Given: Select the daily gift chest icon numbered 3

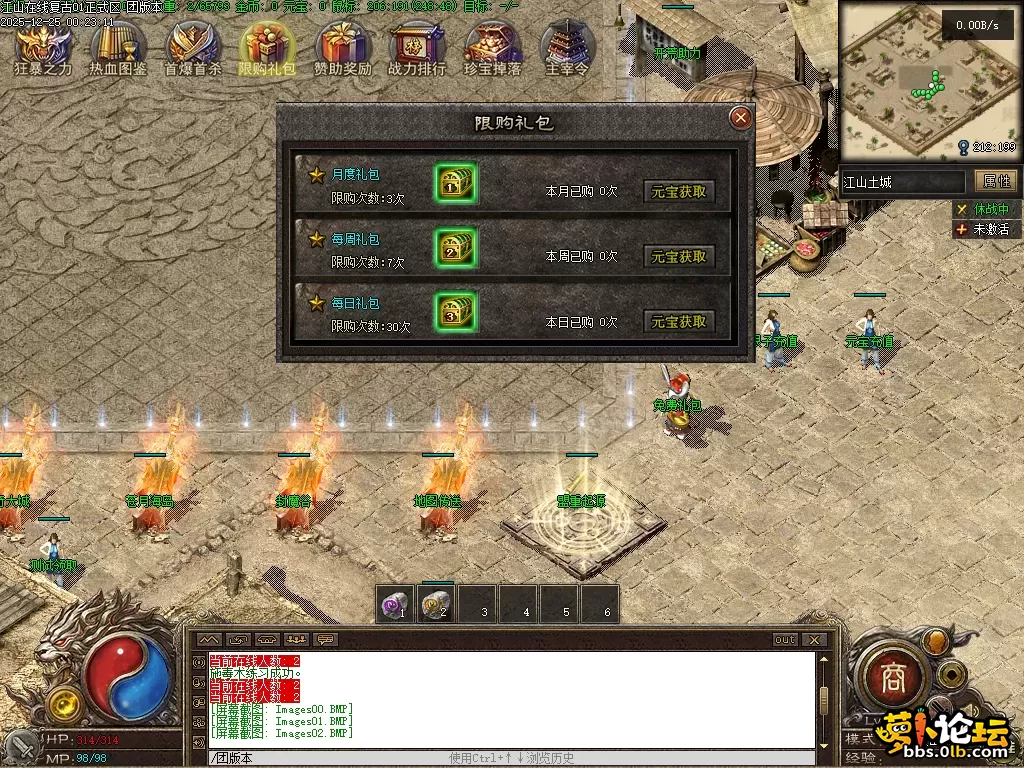Looking at the screenshot, I should (455, 313).
